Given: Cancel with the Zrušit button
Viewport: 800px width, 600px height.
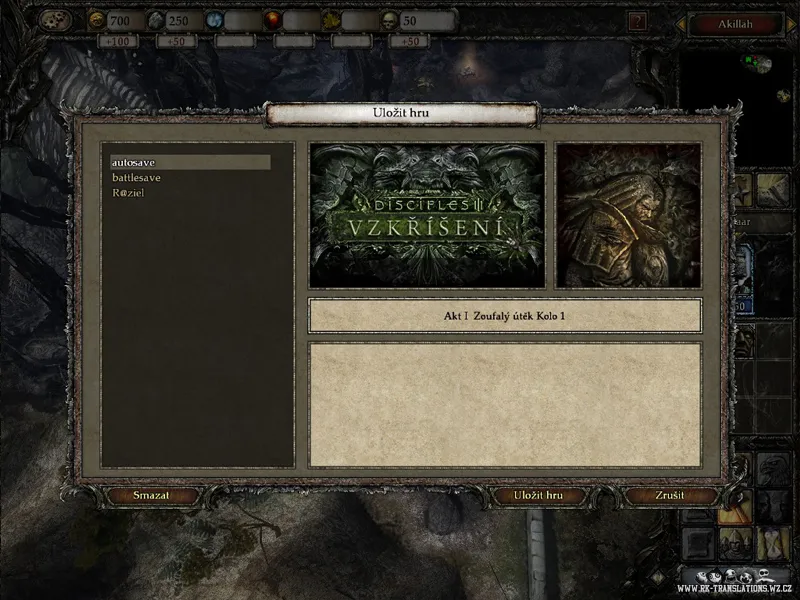Looking at the screenshot, I should click(671, 496).
